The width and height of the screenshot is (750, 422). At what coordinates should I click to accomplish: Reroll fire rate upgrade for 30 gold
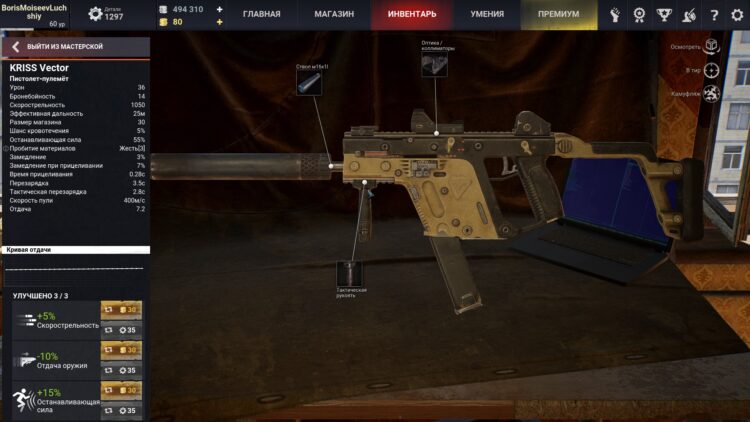(121, 310)
